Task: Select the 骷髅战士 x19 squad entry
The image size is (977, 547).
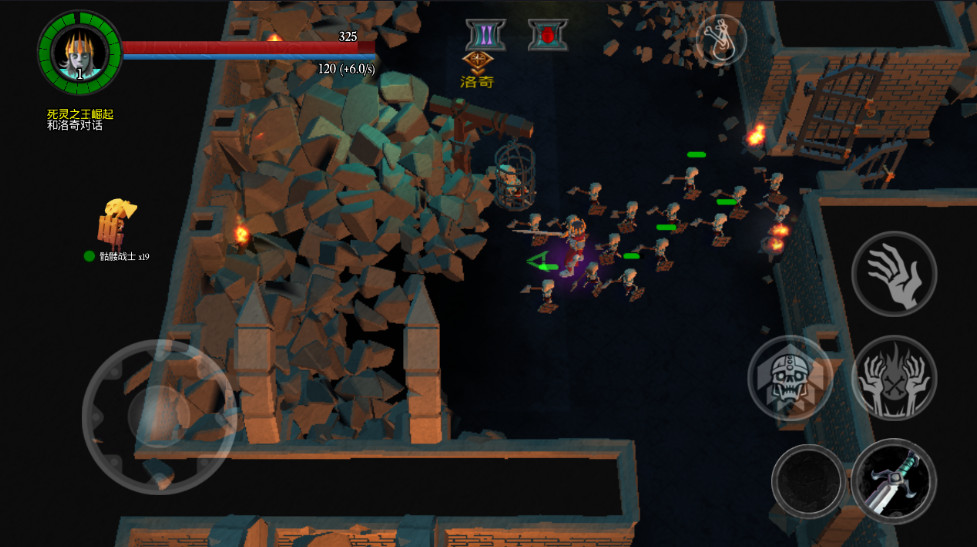Action: click(122, 256)
